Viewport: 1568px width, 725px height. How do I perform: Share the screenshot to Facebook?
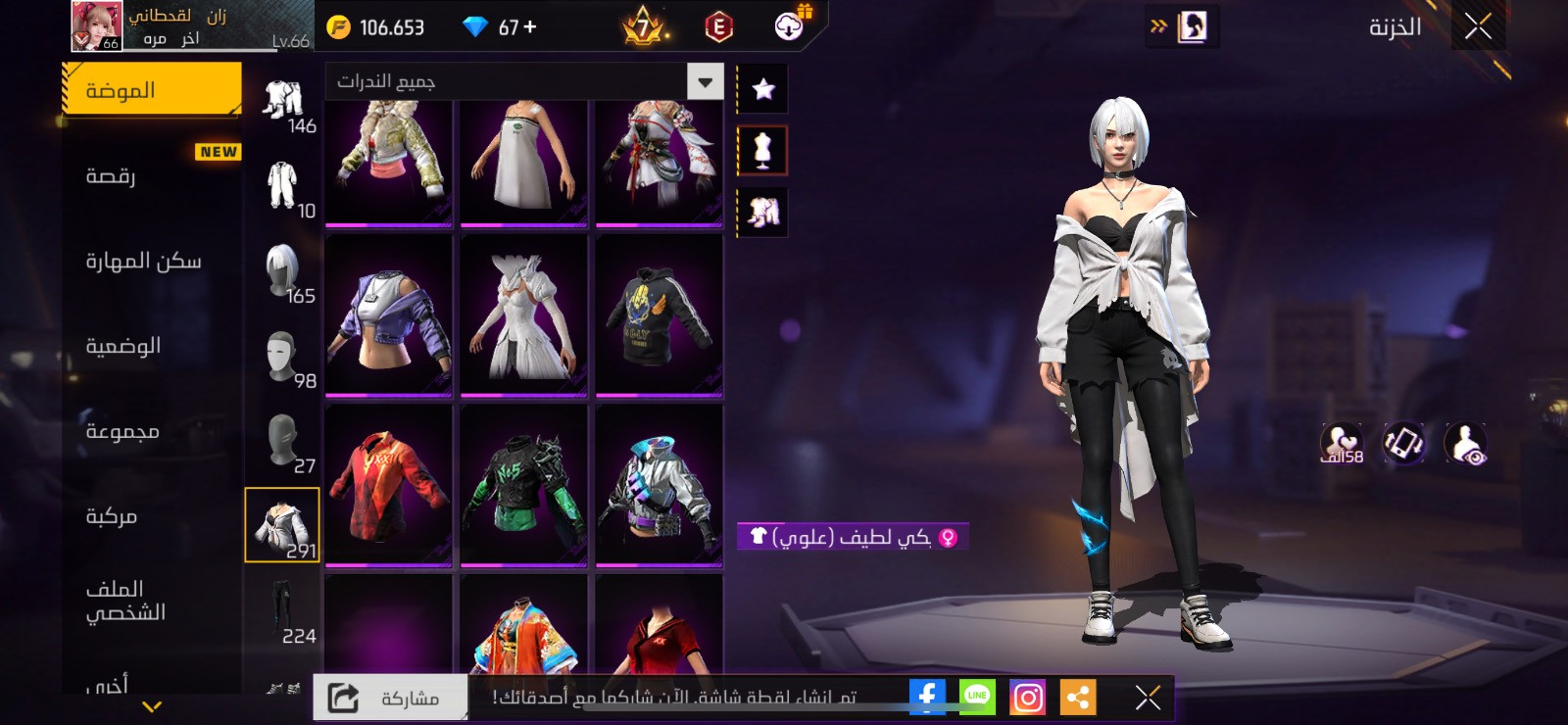(x=926, y=697)
